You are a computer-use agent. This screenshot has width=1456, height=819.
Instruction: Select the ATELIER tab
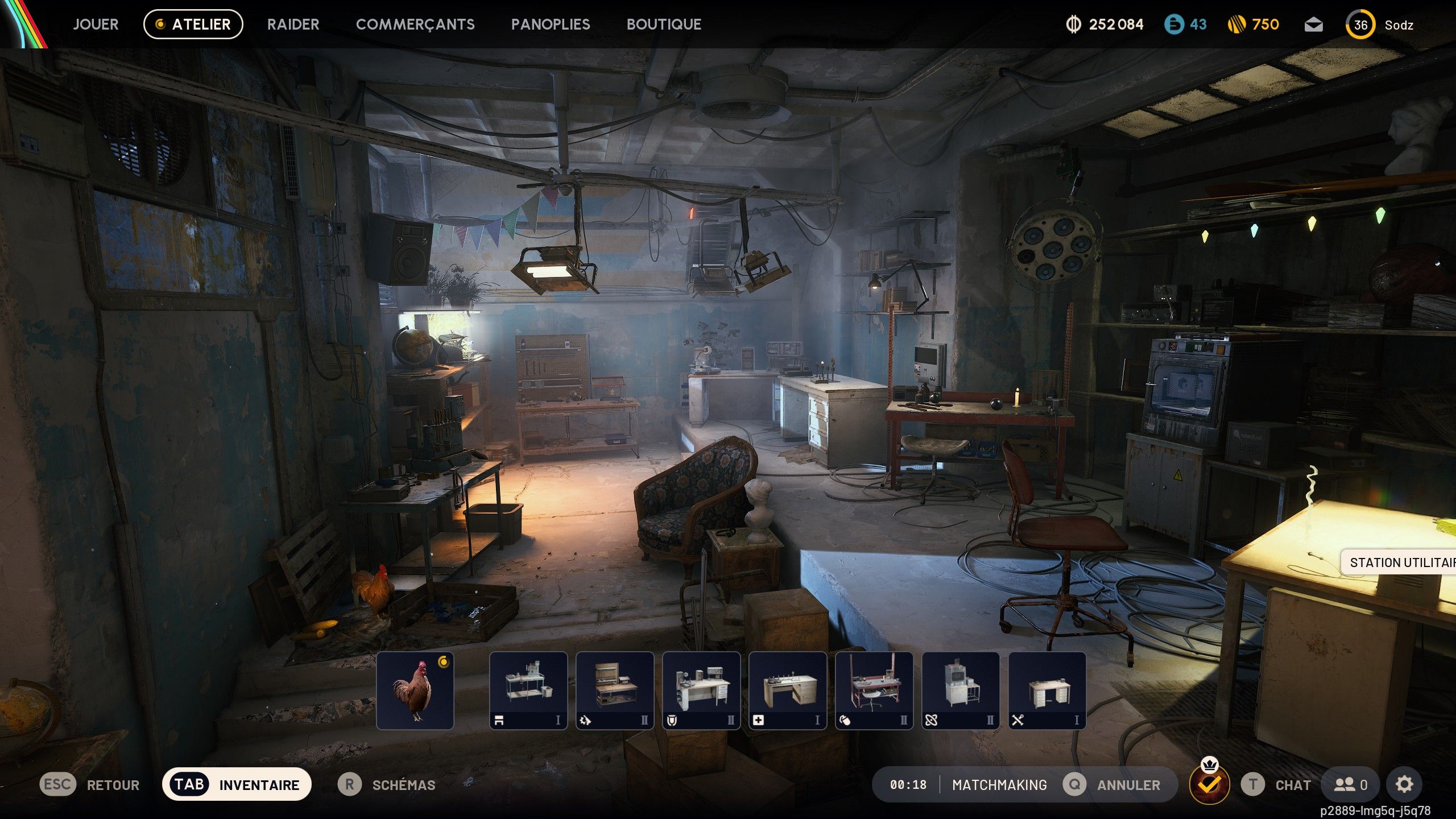193,24
